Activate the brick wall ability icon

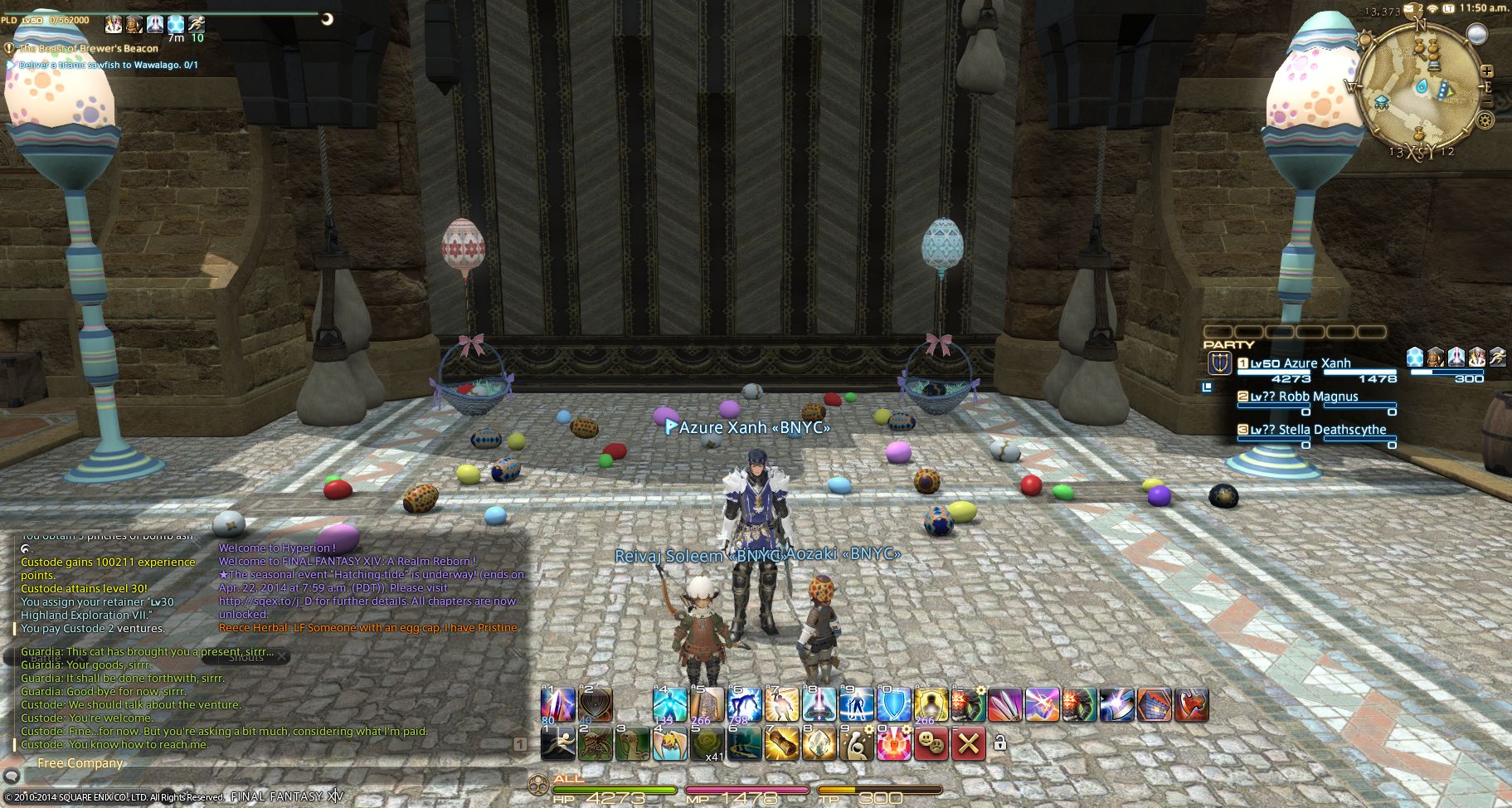[1154, 705]
